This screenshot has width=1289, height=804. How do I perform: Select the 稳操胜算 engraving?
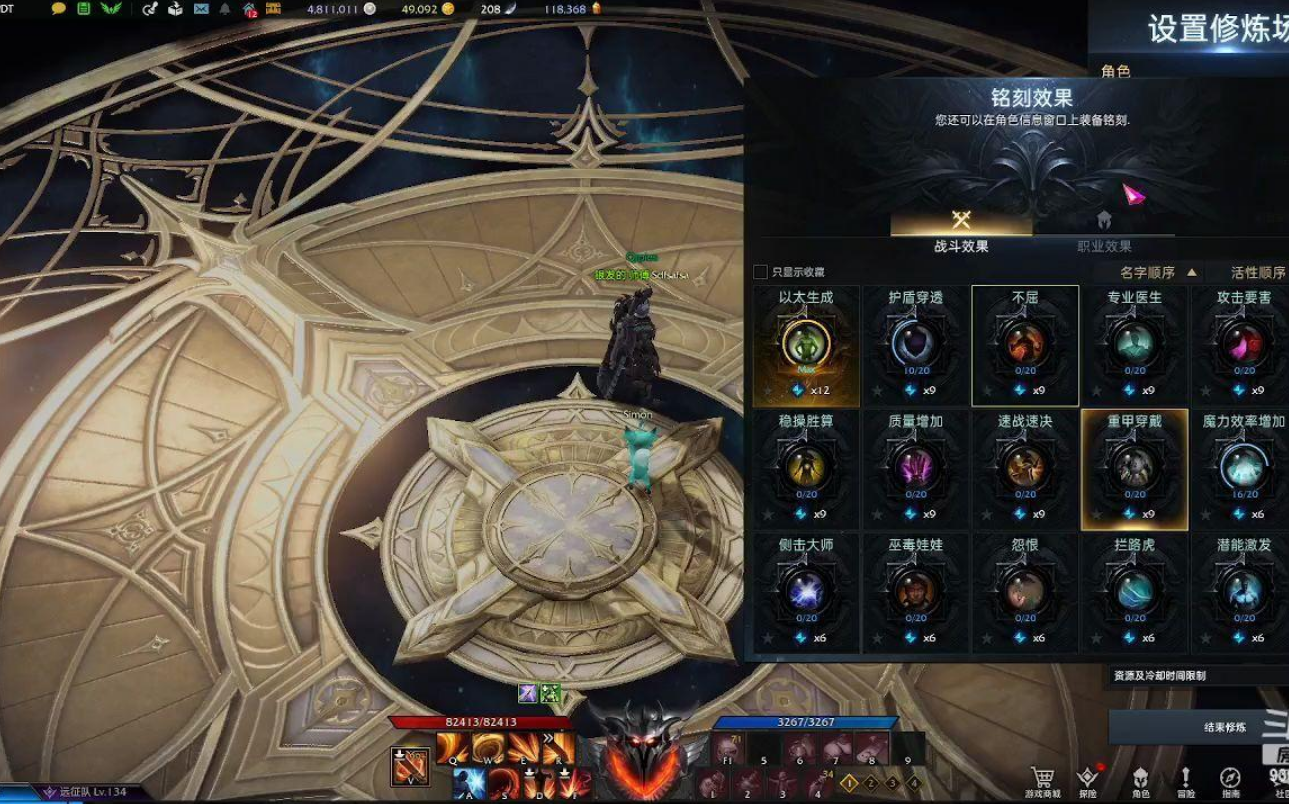[806, 469]
